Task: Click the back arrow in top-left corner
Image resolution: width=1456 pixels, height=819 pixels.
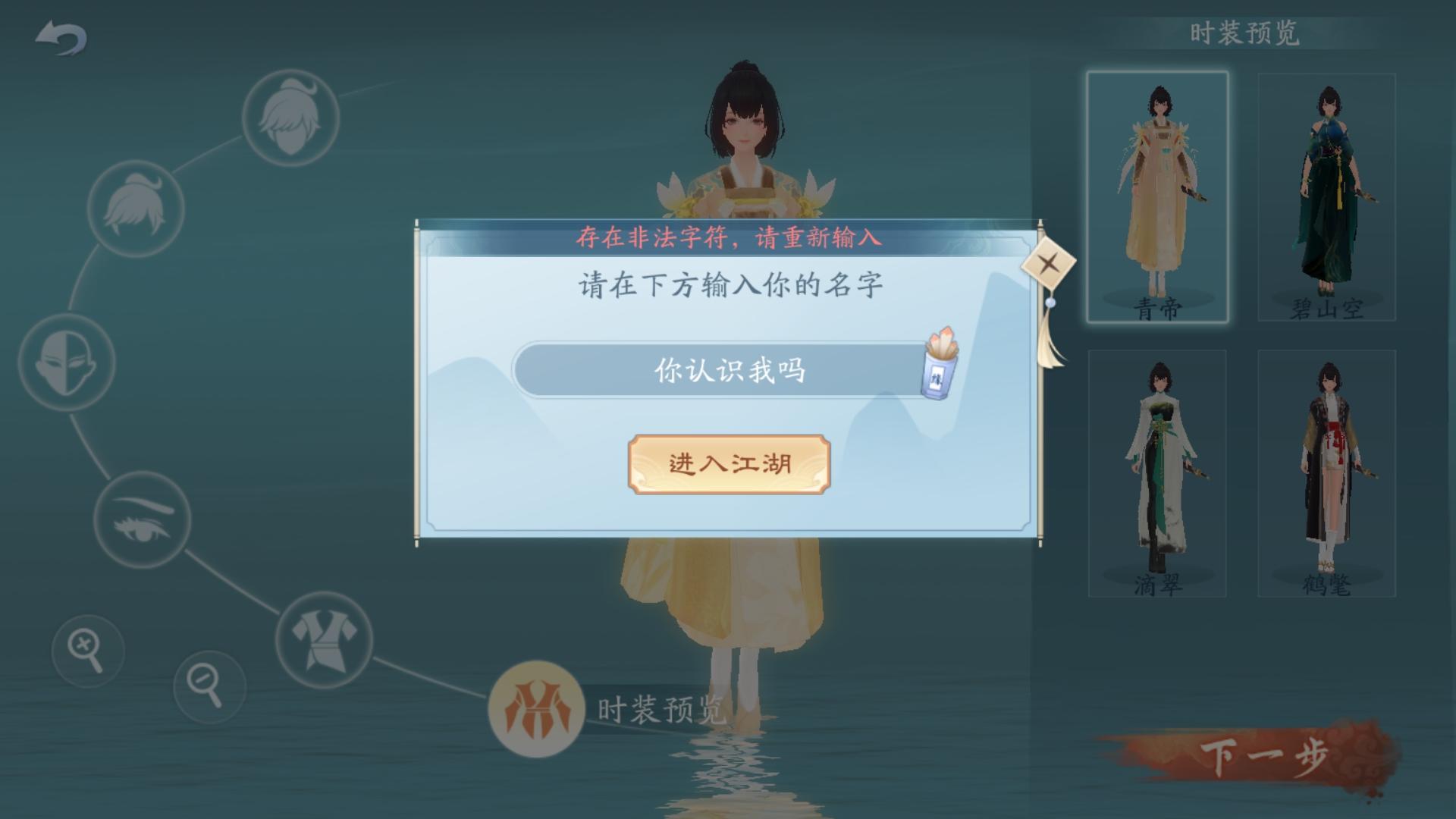Action: click(x=61, y=36)
